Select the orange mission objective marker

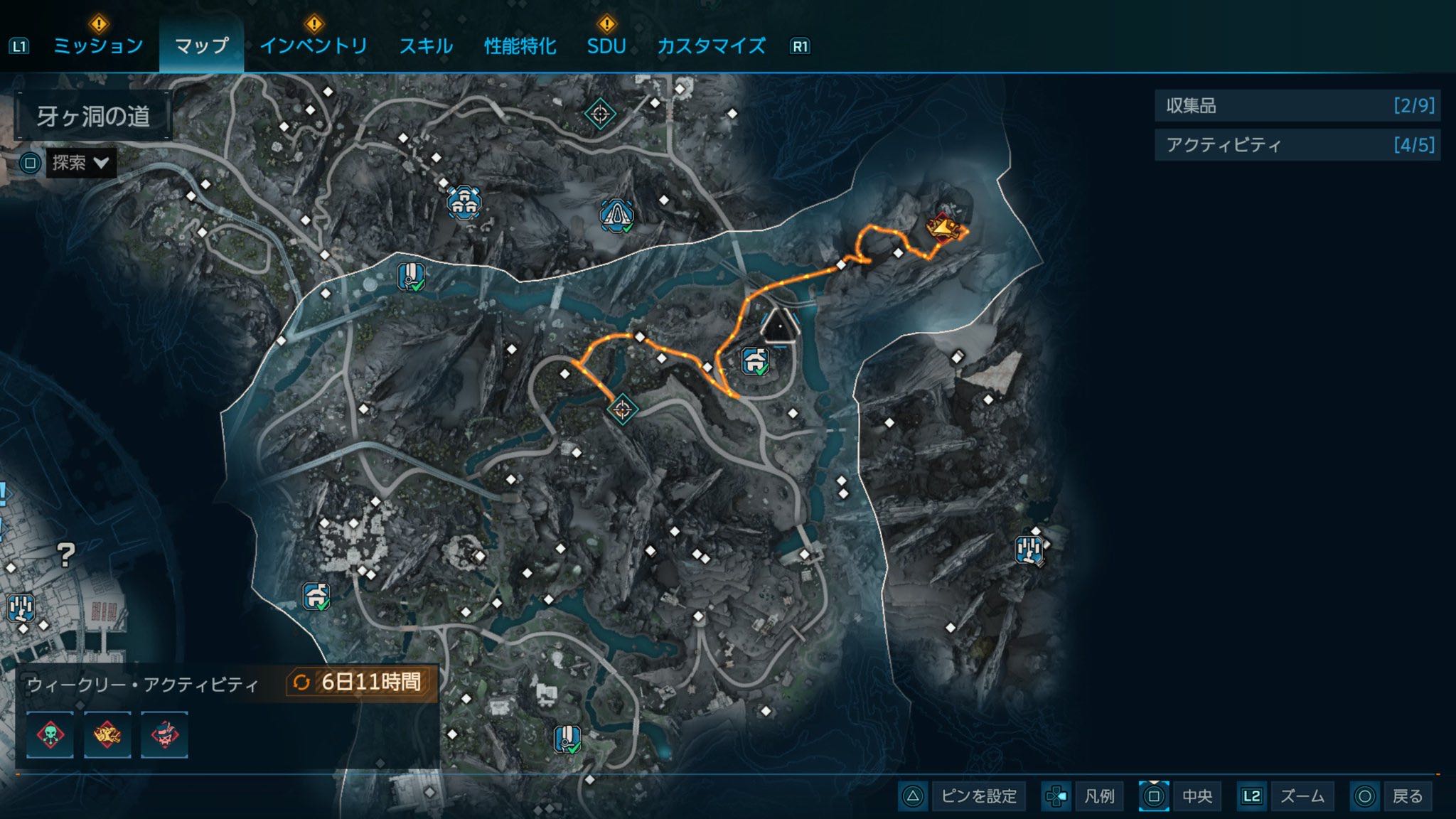tap(944, 227)
